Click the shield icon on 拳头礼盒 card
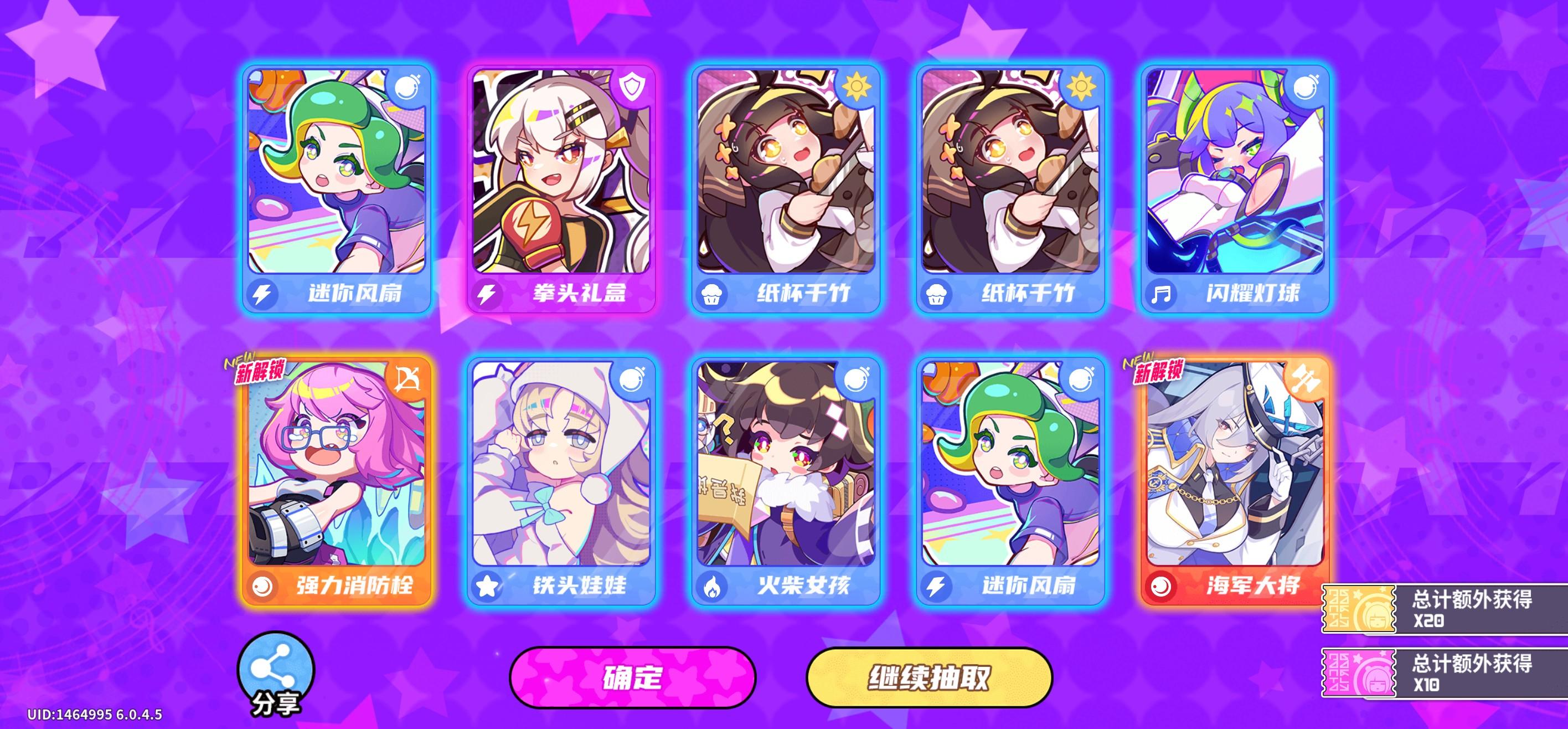This screenshot has height=729, width=1568. [633, 87]
